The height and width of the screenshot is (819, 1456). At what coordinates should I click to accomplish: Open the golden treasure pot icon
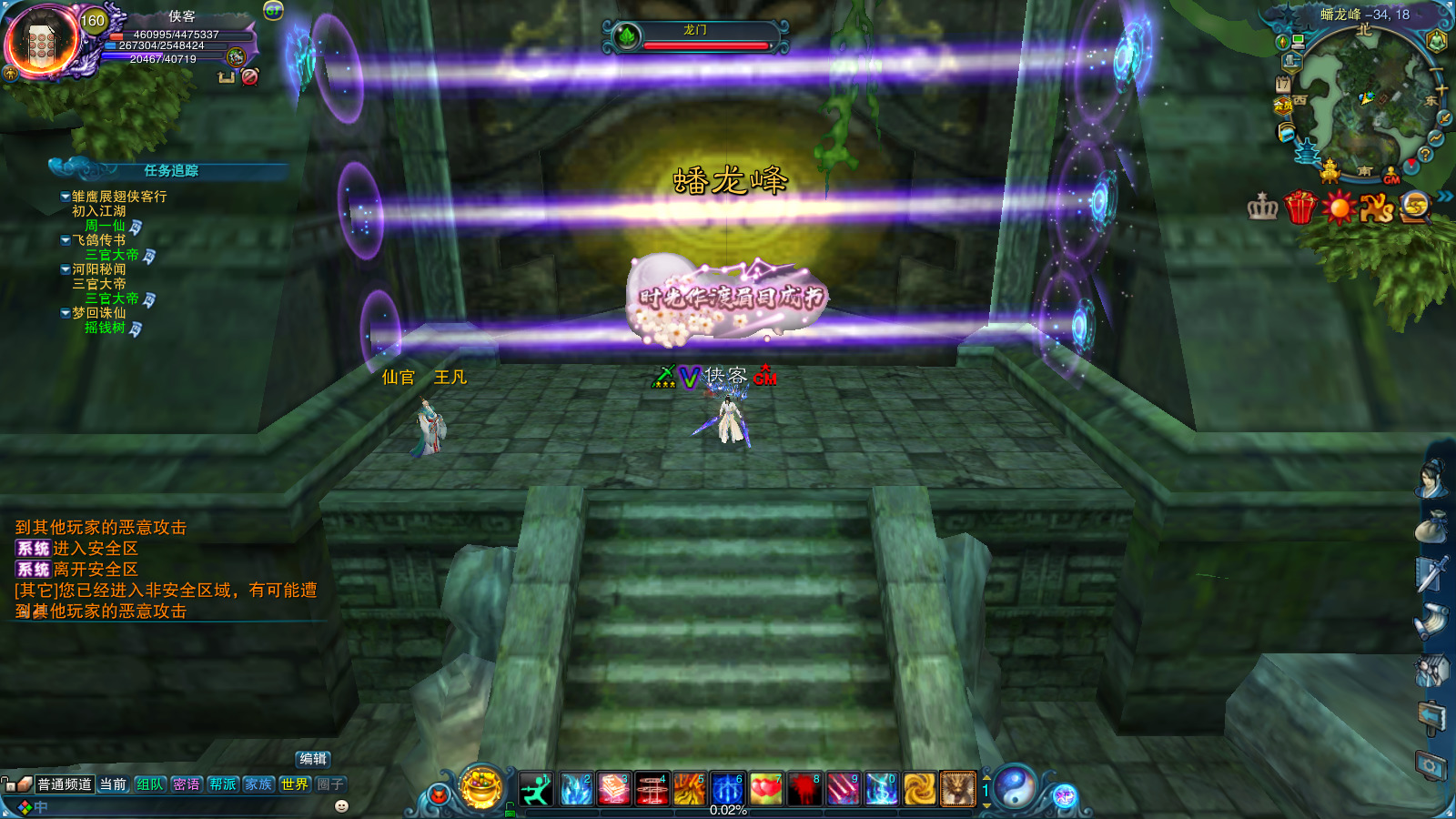click(x=481, y=786)
